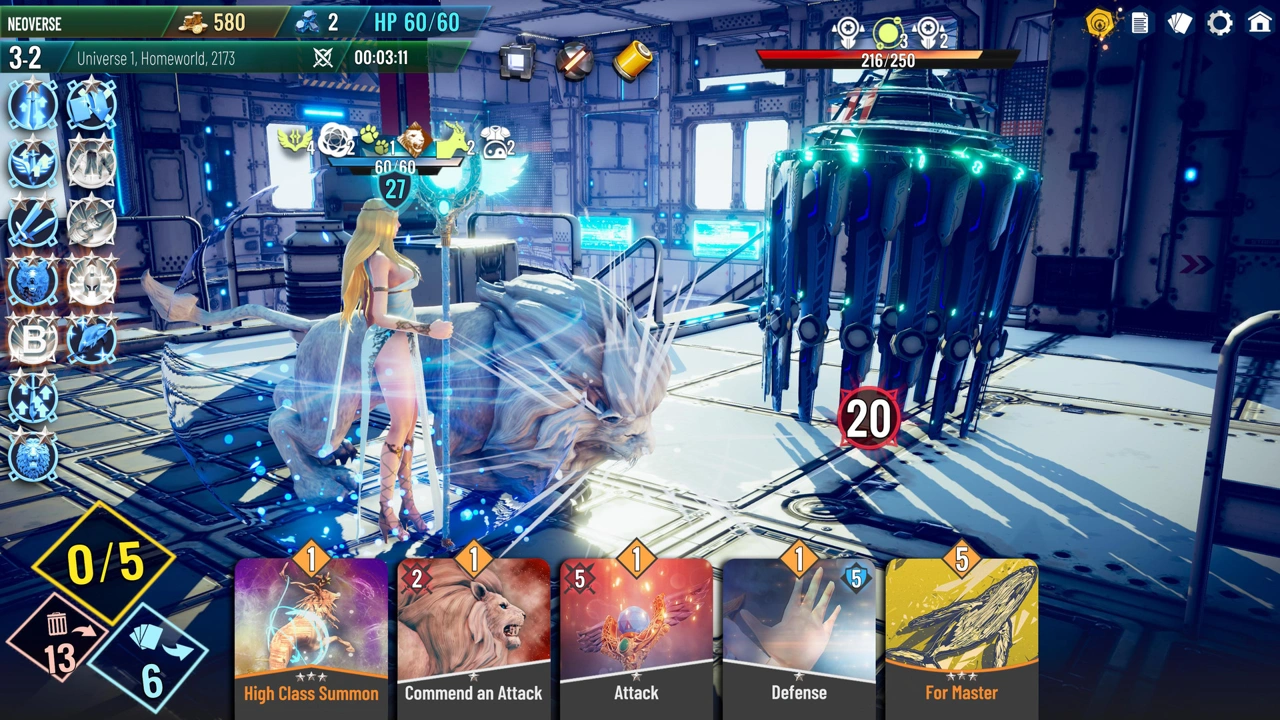
Task: Open the document log icon
Action: click(x=1140, y=23)
